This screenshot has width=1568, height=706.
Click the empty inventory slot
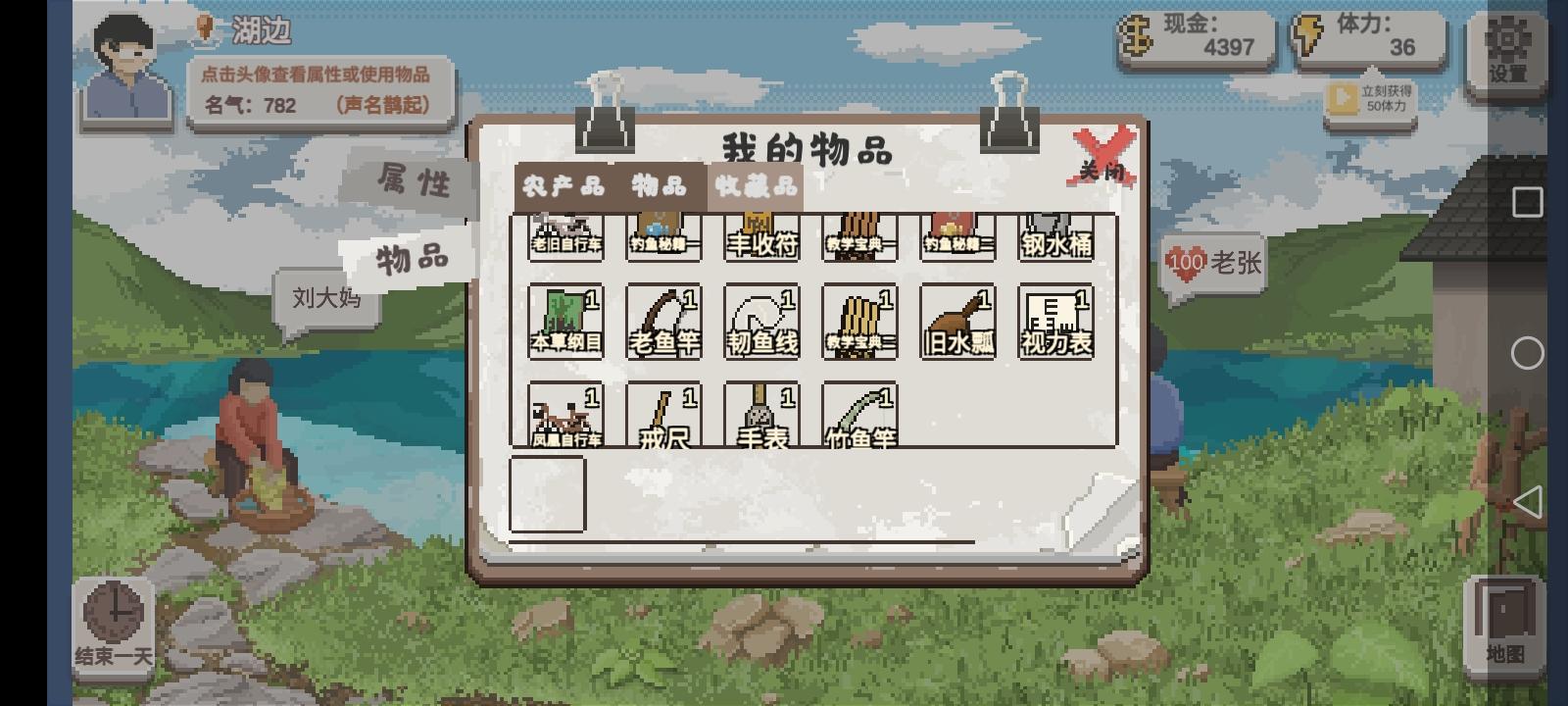click(x=549, y=495)
